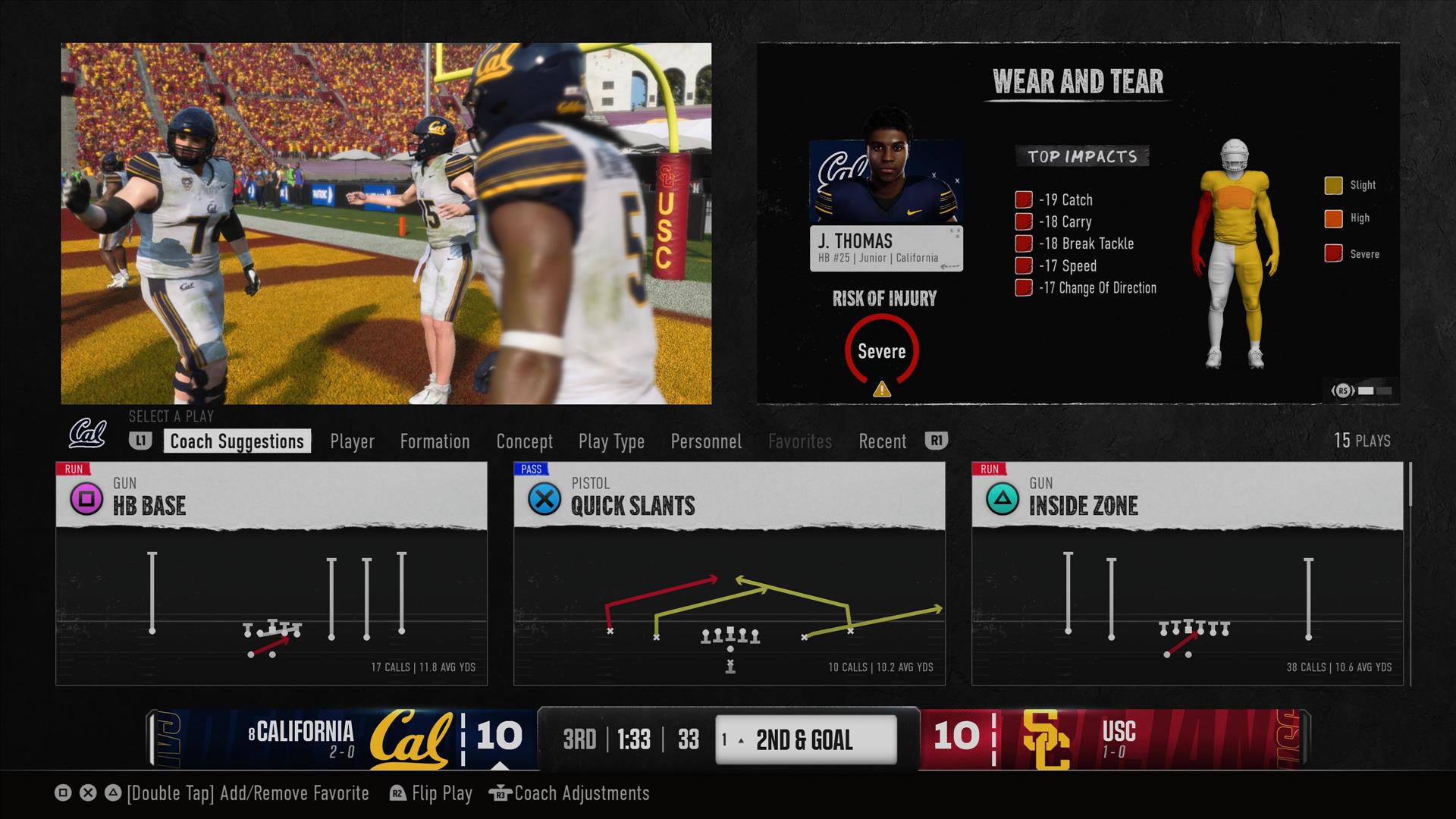Screen dimensions: 1456x819
Task: Select the Pistol Quick Slants pass play
Action: point(730,573)
